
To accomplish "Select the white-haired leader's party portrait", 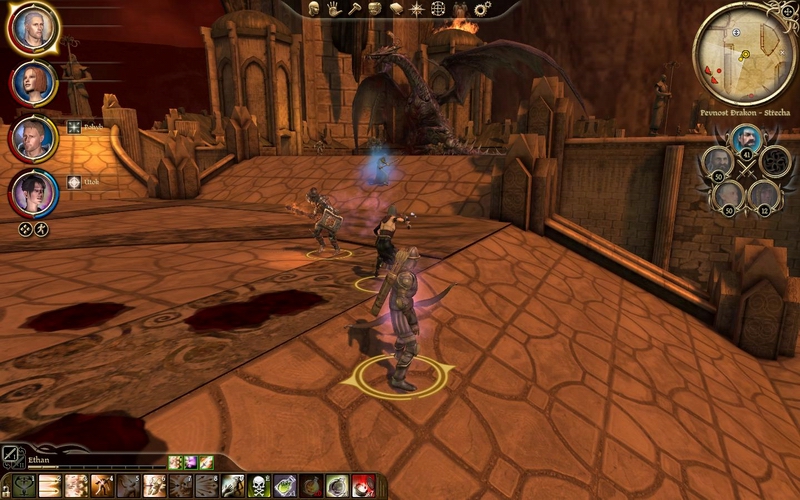I will click(x=34, y=29).
